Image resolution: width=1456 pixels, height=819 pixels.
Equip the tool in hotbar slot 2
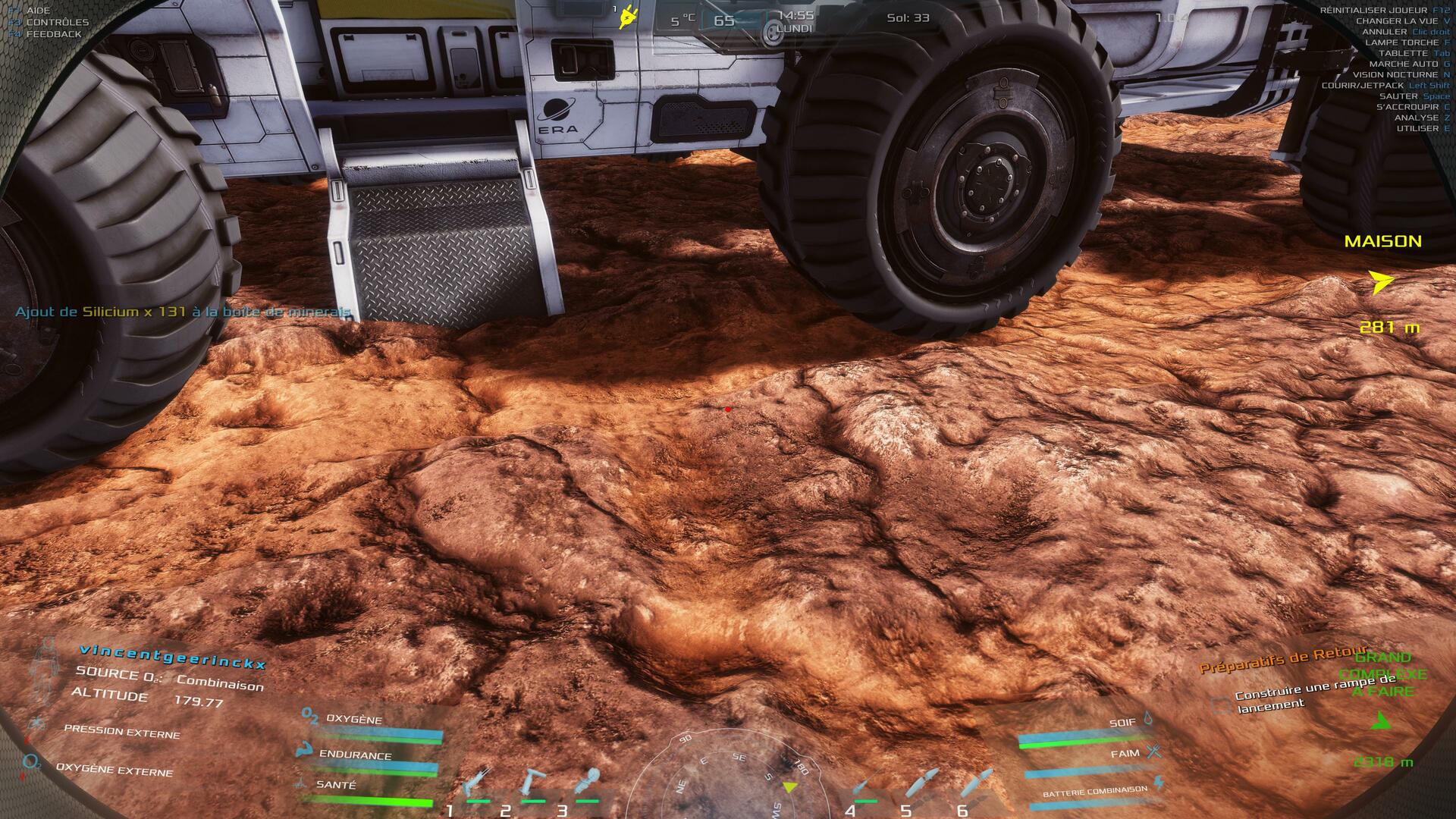click(x=533, y=783)
